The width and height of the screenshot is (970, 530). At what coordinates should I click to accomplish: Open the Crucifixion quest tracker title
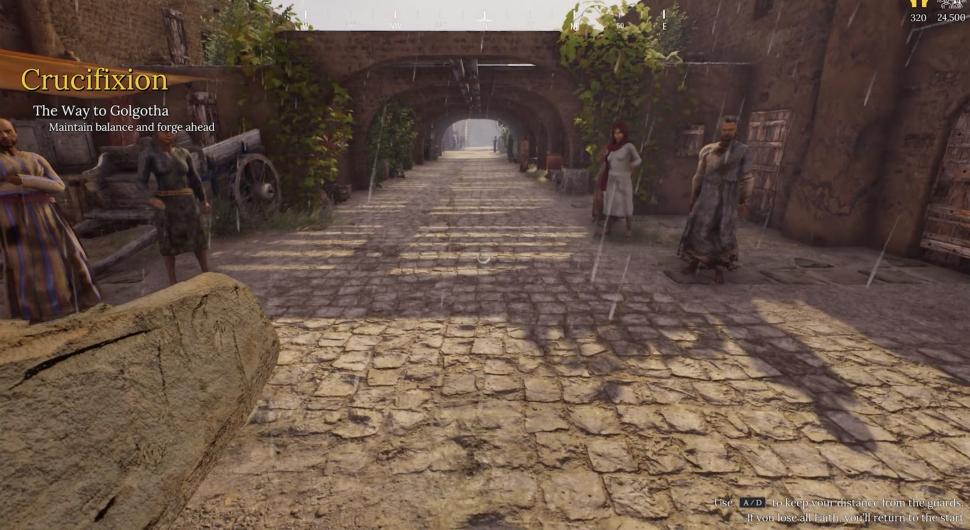pos(94,80)
